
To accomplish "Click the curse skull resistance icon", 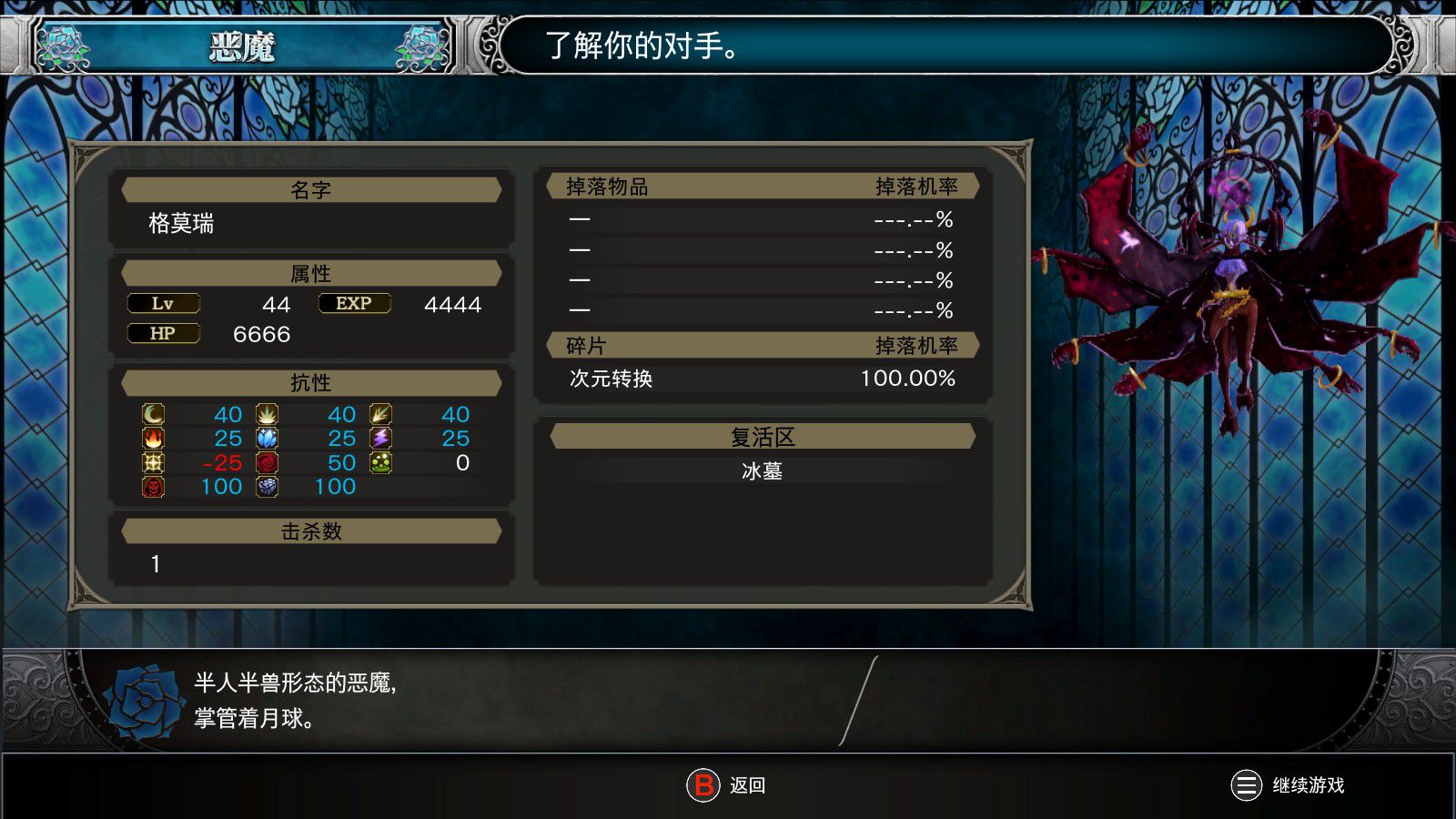I will pyautogui.click(x=153, y=486).
